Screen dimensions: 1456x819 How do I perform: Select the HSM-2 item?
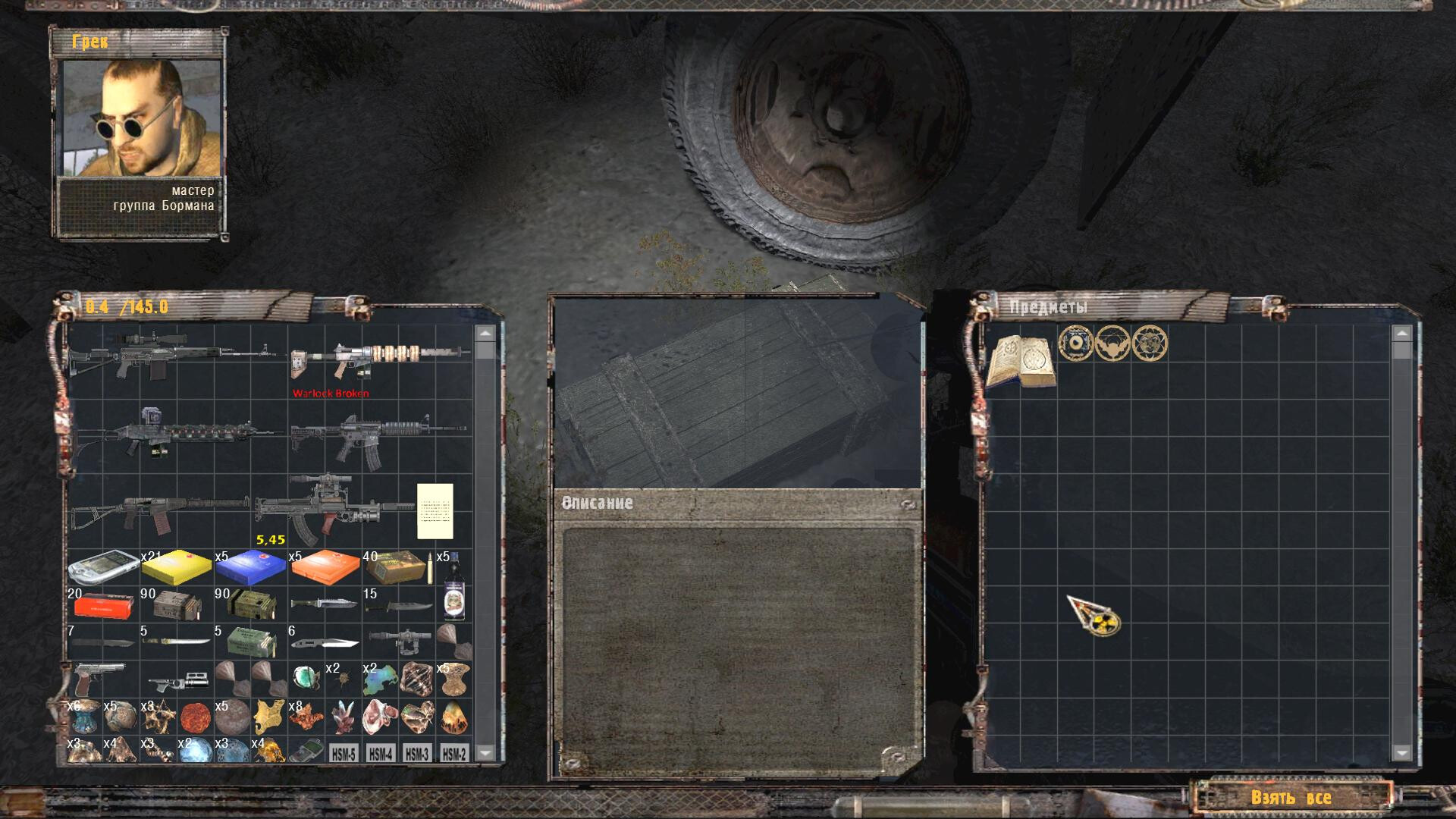pos(454,754)
